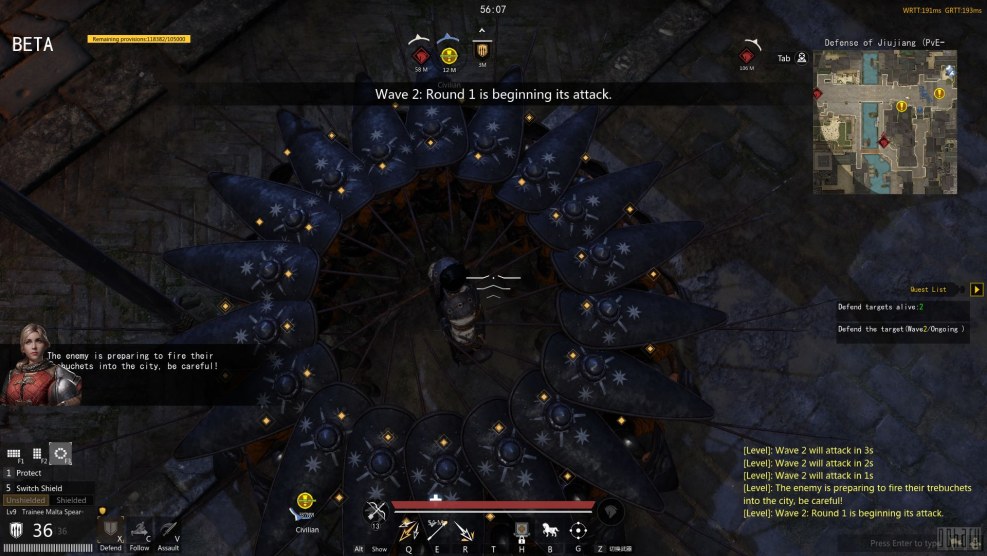Activate the Protect formation order
This screenshot has width=987, height=556.
28,473
